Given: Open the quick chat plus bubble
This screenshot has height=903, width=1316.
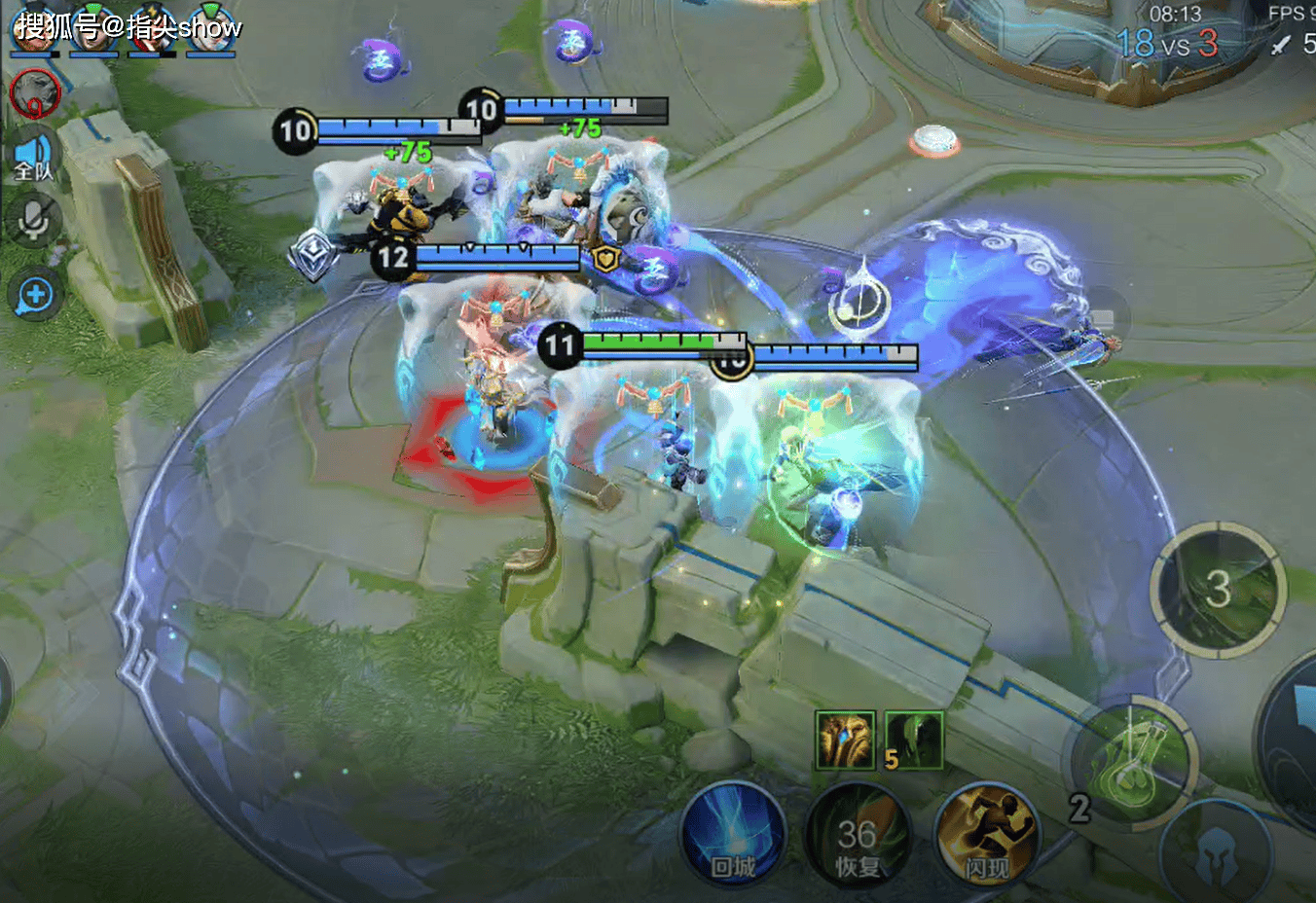Looking at the screenshot, I should click(35, 294).
